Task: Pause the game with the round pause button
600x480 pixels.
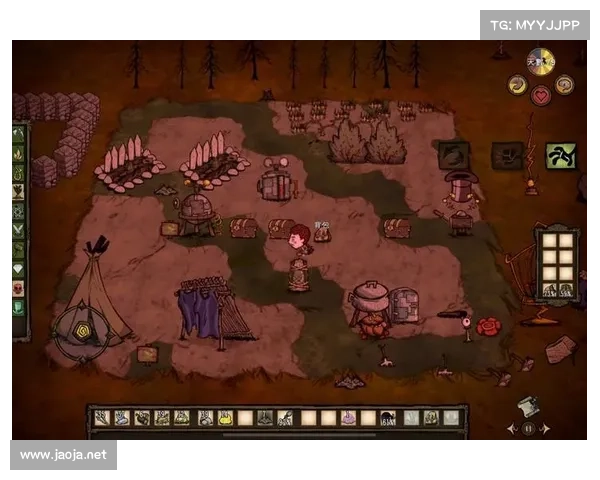Action: point(529,428)
